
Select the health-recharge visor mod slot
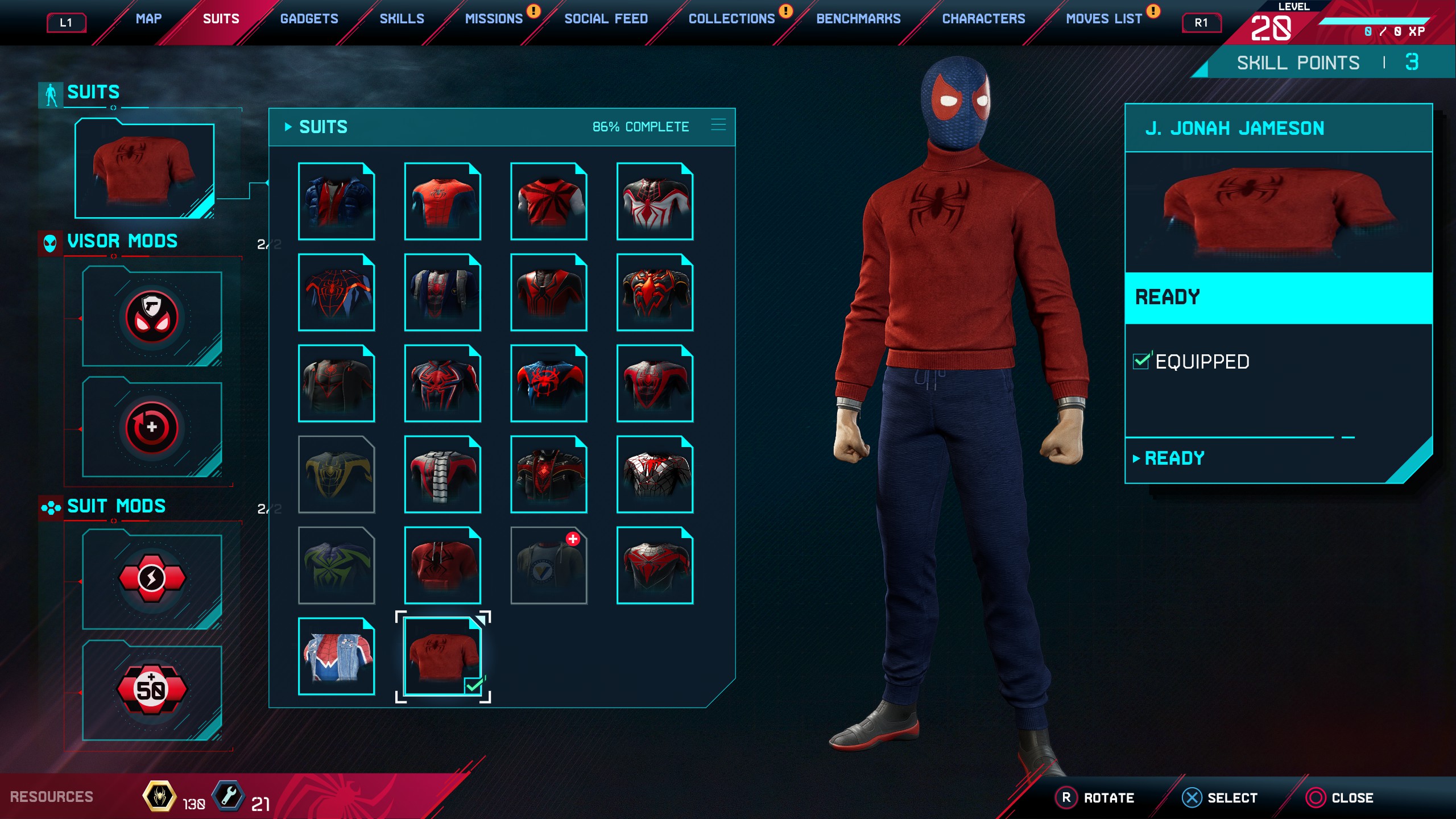[152, 428]
